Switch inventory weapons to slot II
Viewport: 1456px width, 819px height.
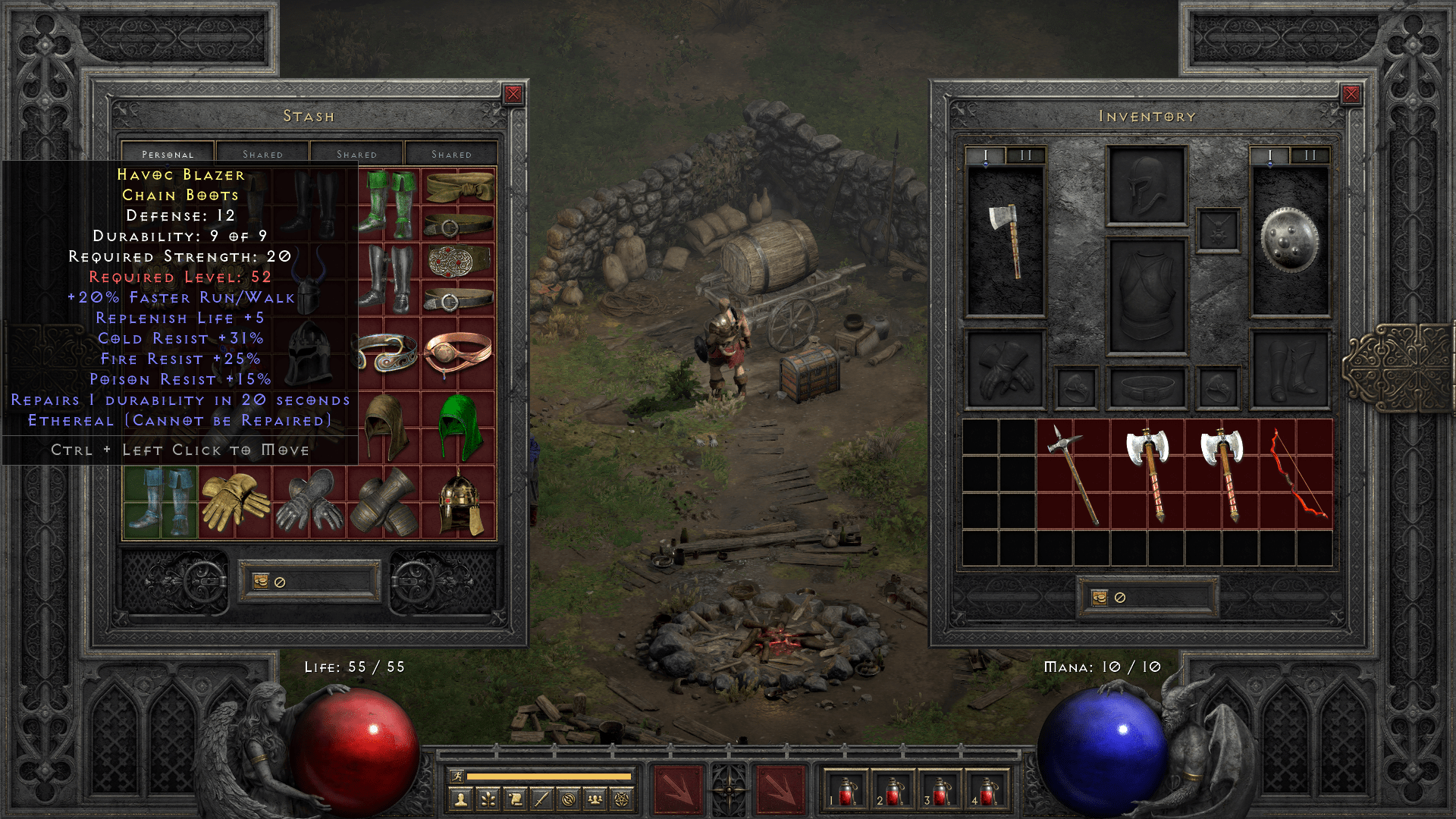[x=1028, y=153]
